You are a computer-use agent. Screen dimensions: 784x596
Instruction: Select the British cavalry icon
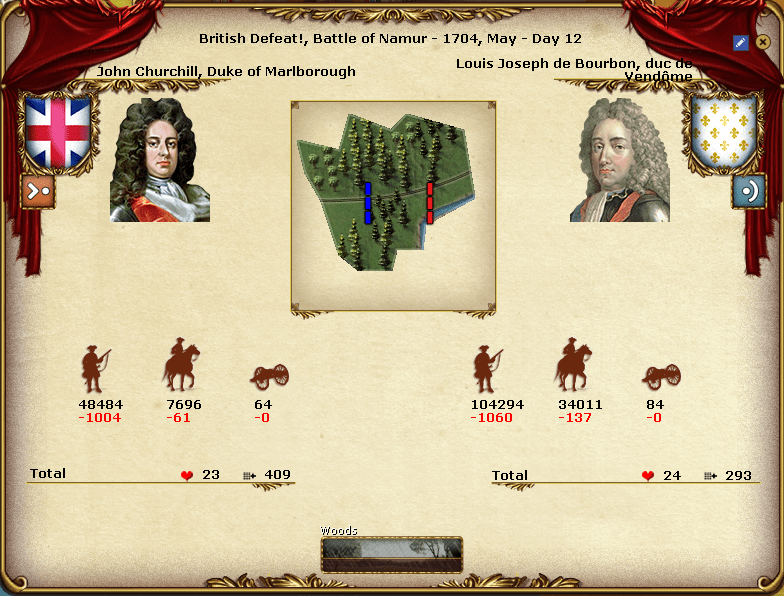pyautogui.click(x=181, y=366)
